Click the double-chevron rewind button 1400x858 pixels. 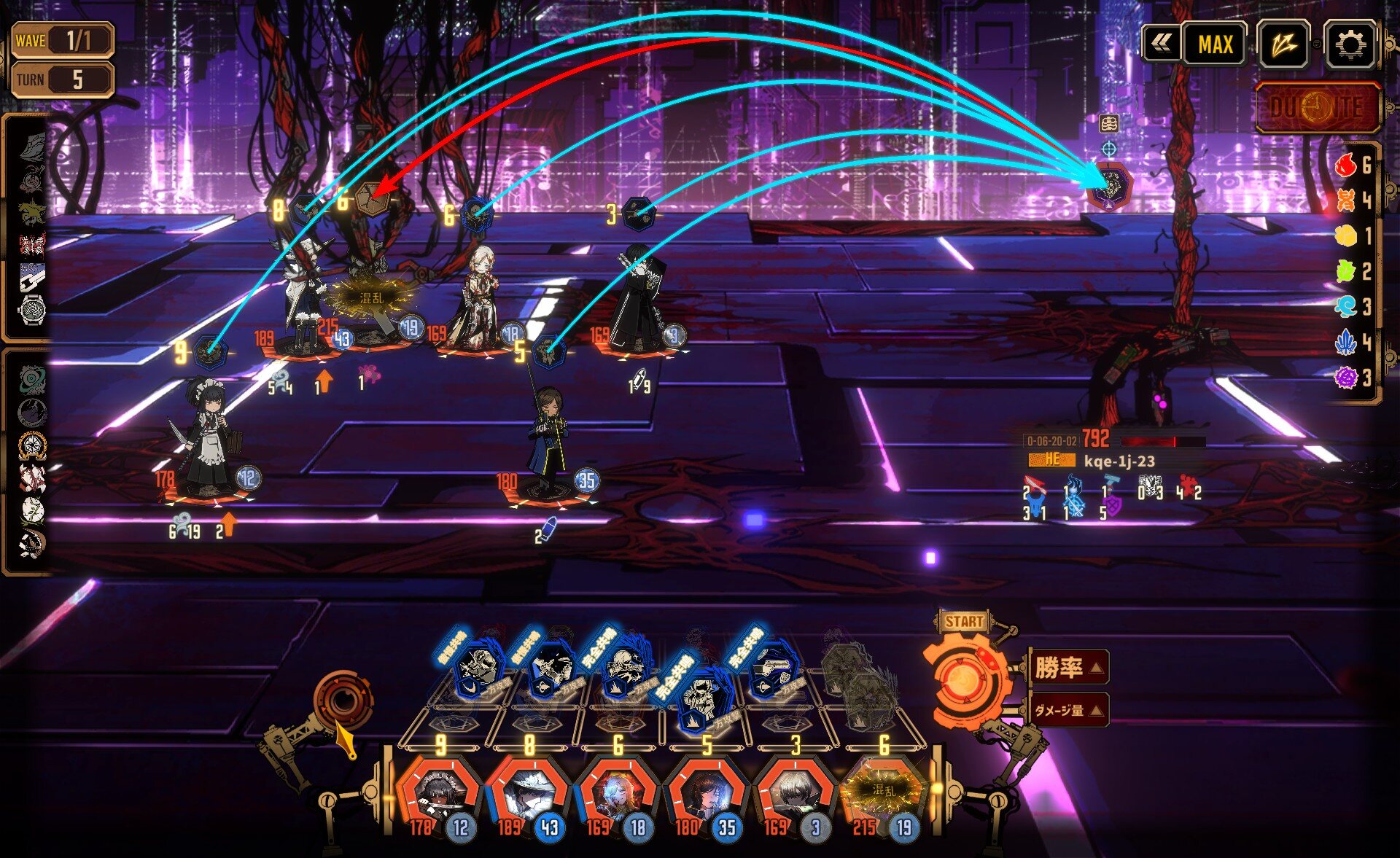coord(1161,45)
